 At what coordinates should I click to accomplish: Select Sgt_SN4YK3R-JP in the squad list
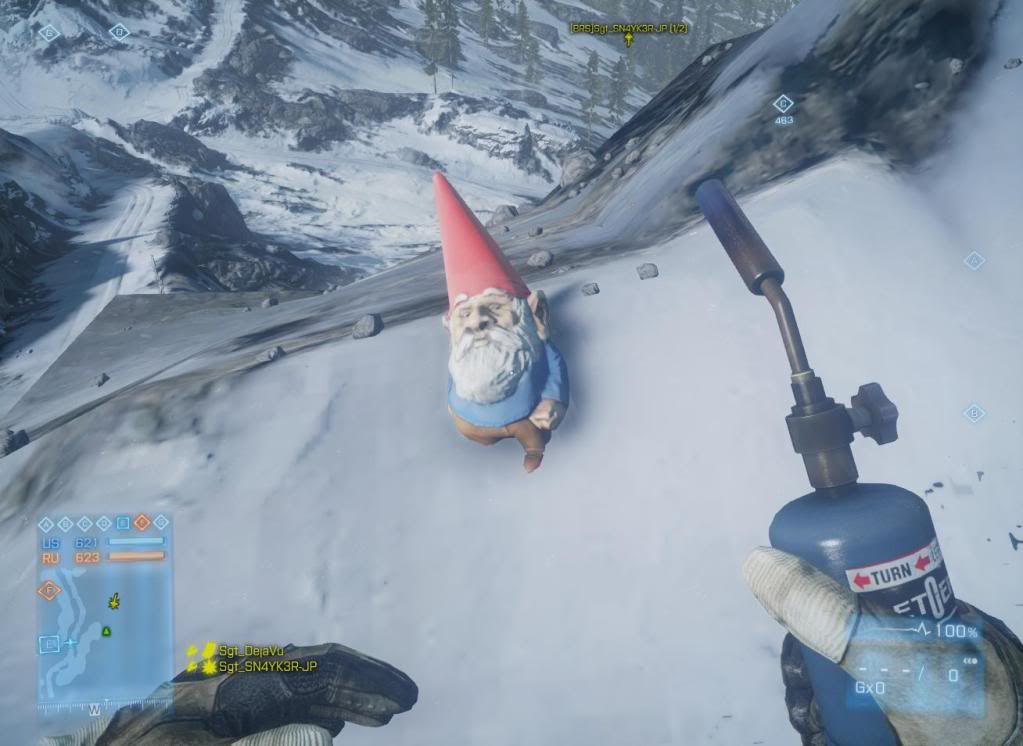[x=267, y=666]
